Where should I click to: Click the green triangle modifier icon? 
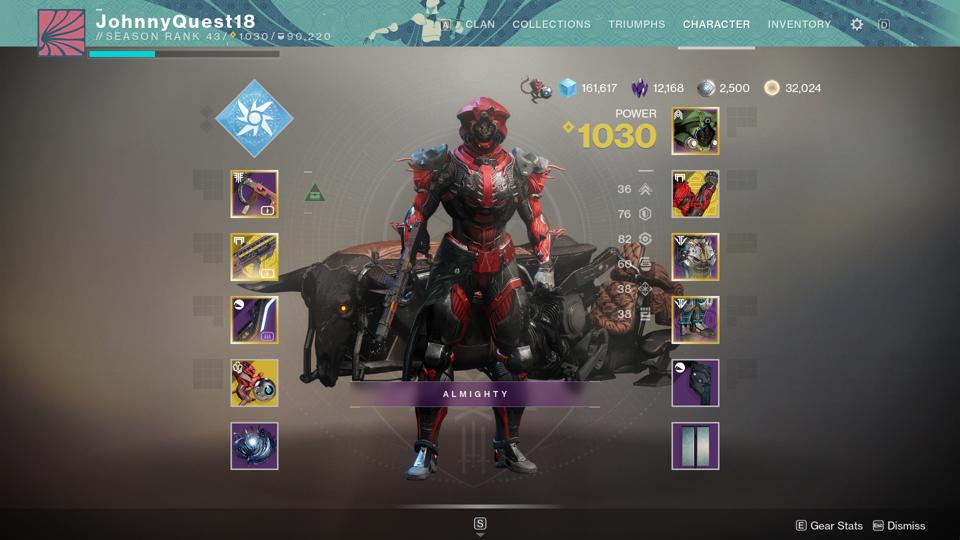[315, 193]
